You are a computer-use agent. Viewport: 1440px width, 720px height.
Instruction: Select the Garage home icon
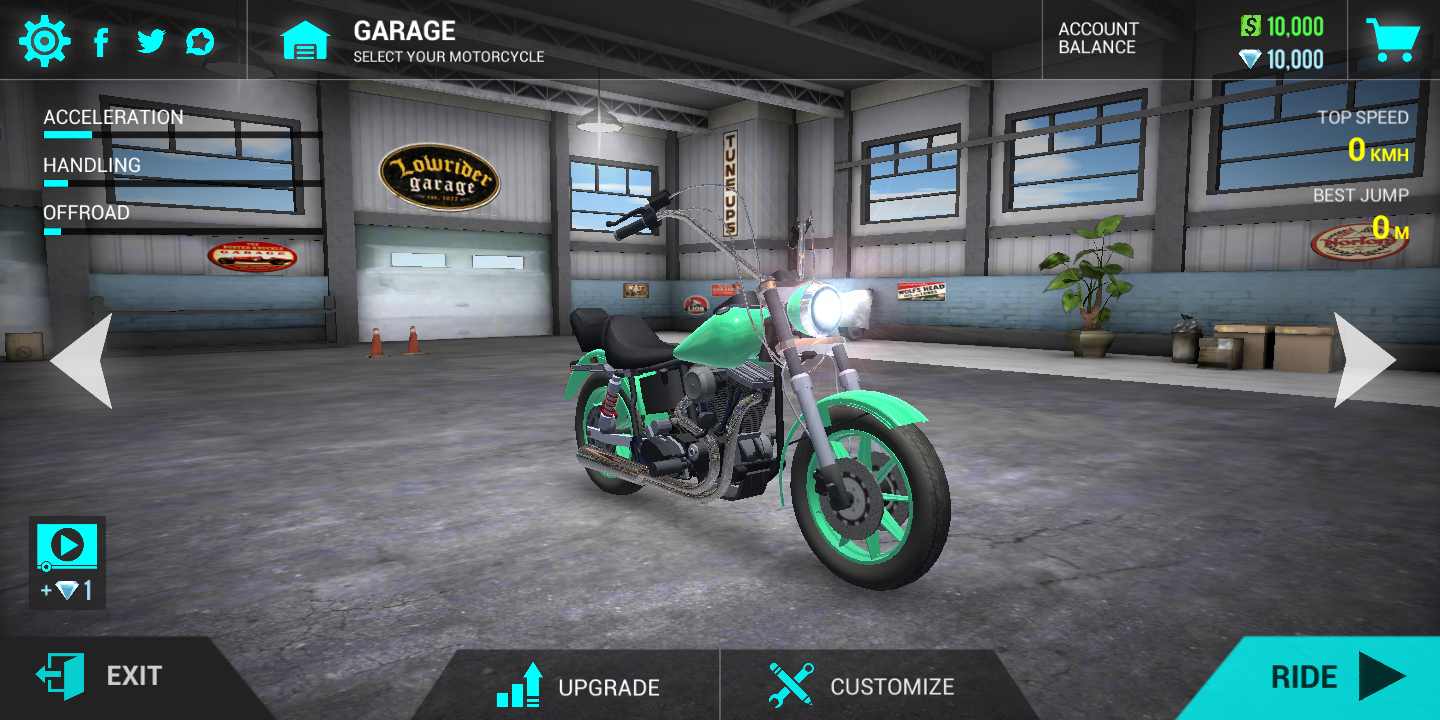(x=306, y=40)
